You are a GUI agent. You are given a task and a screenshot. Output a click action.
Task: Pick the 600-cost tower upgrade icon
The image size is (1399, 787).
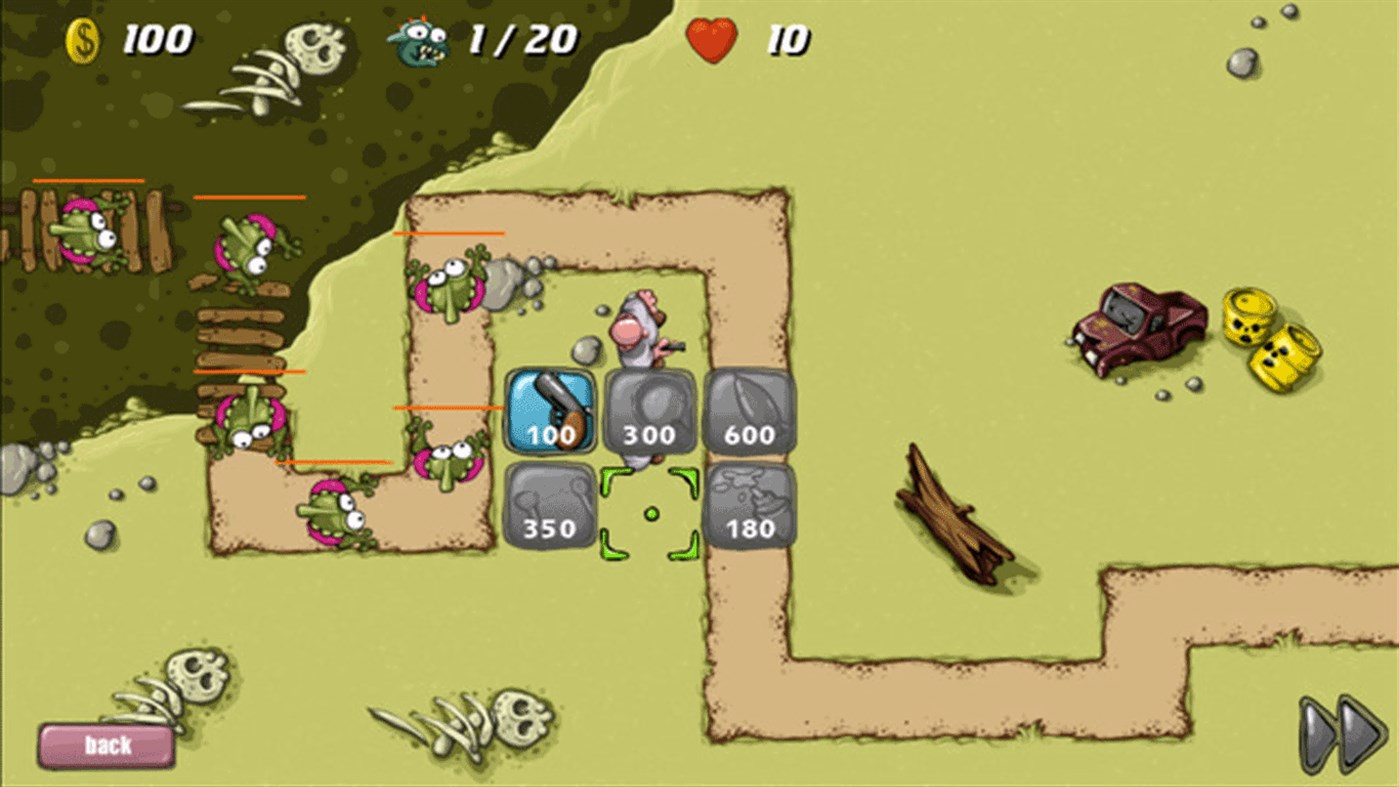click(x=749, y=409)
